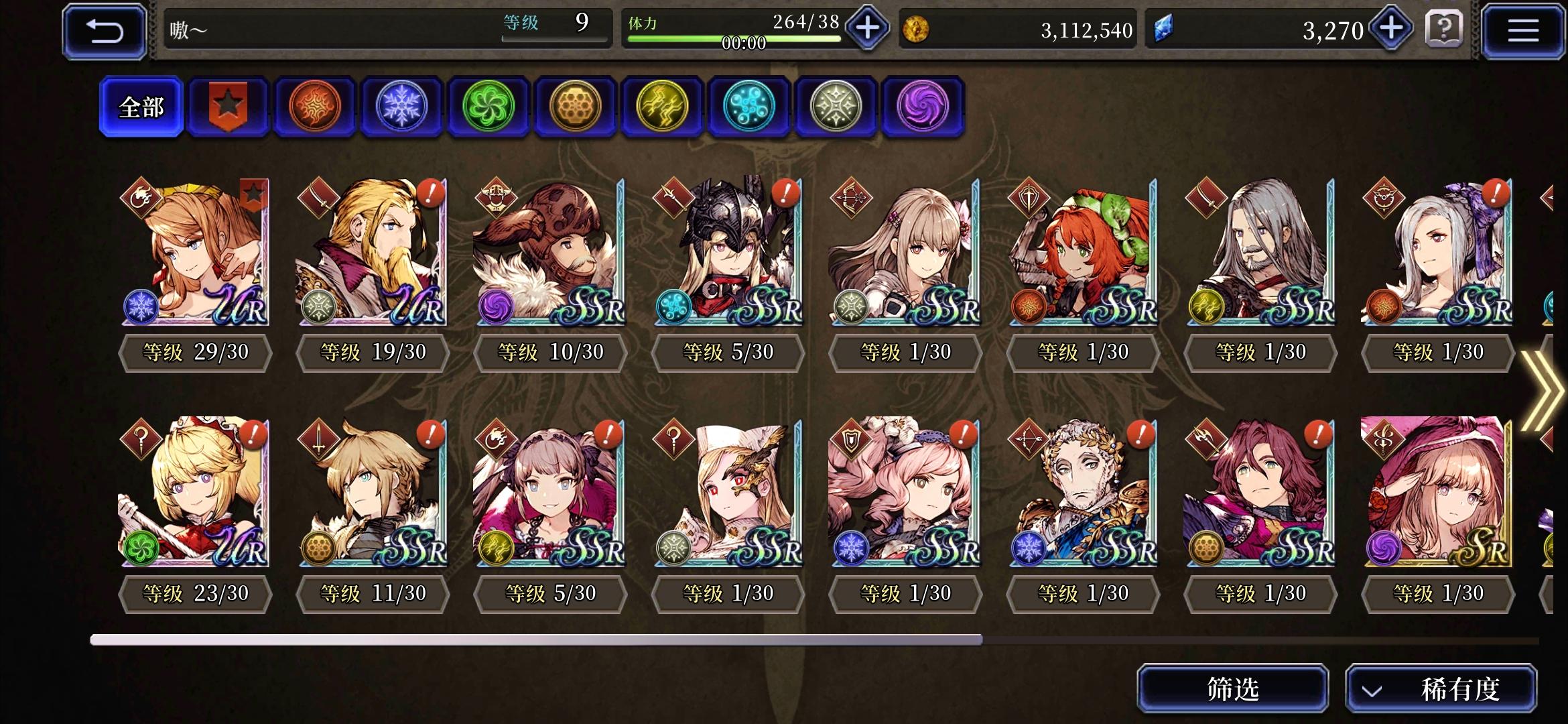Viewport: 1568px width, 724px height.
Task: Select the earth element filter icon
Action: click(x=575, y=107)
